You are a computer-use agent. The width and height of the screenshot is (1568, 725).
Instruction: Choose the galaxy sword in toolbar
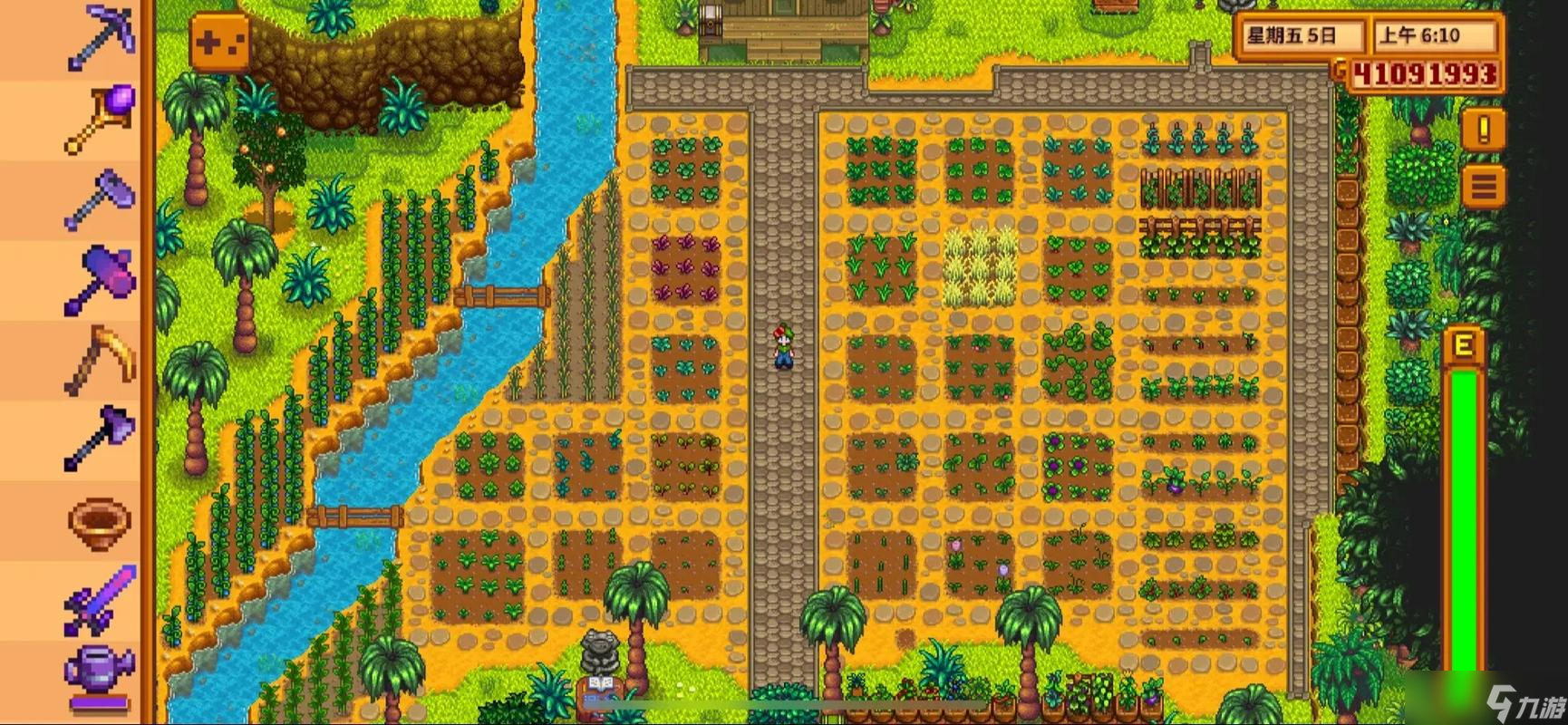(x=102, y=598)
